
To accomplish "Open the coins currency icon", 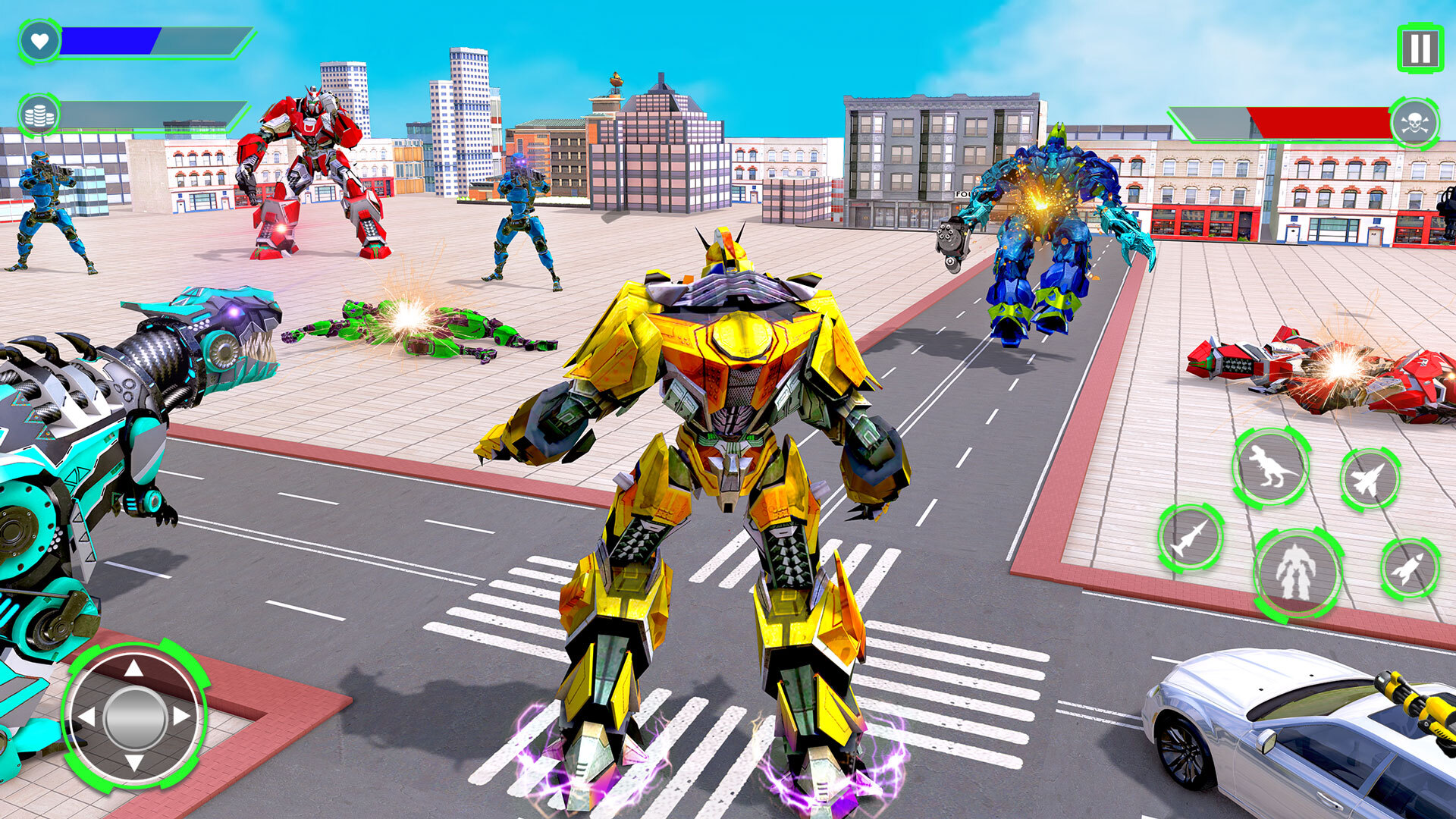I will coord(39,112).
